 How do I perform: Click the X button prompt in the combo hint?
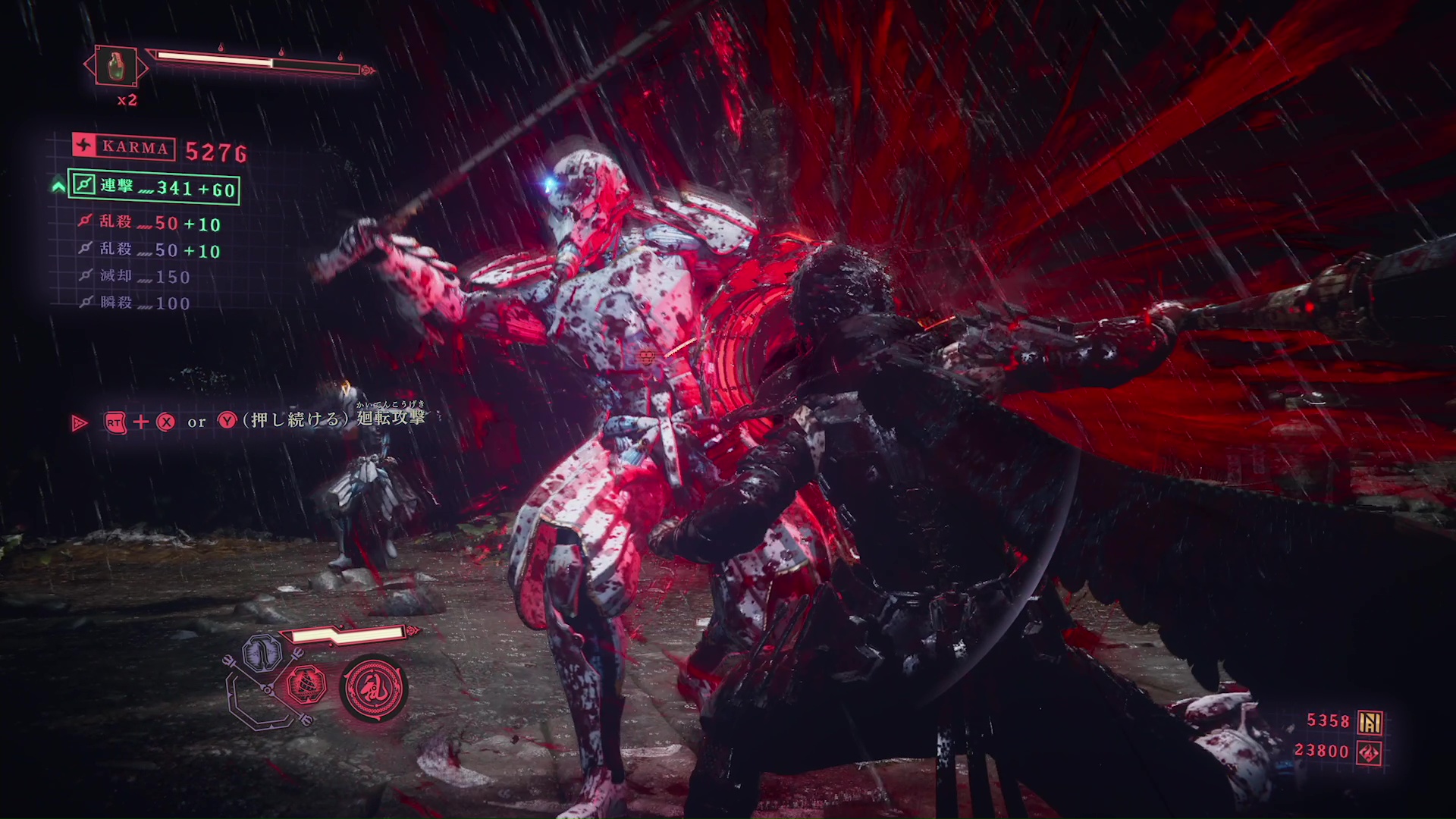pyautogui.click(x=167, y=422)
